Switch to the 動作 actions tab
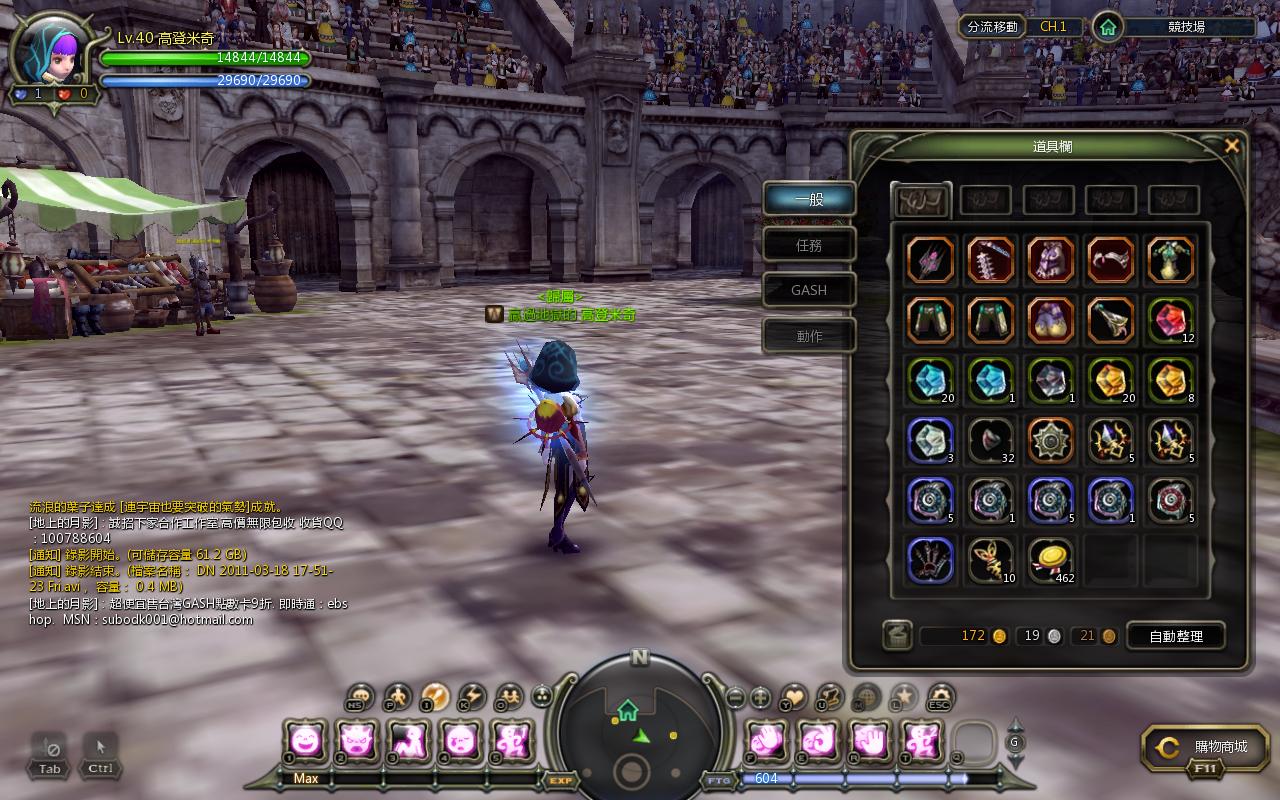1280x800 pixels. tap(809, 336)
